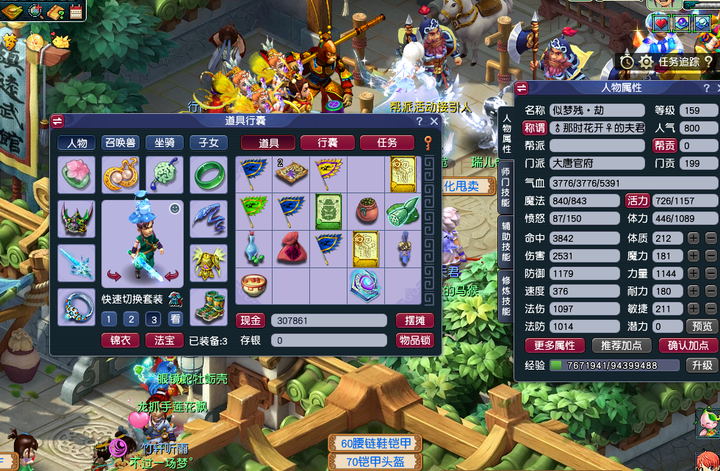Open the 法宝 treasure panel

click(x=163, y=341)
